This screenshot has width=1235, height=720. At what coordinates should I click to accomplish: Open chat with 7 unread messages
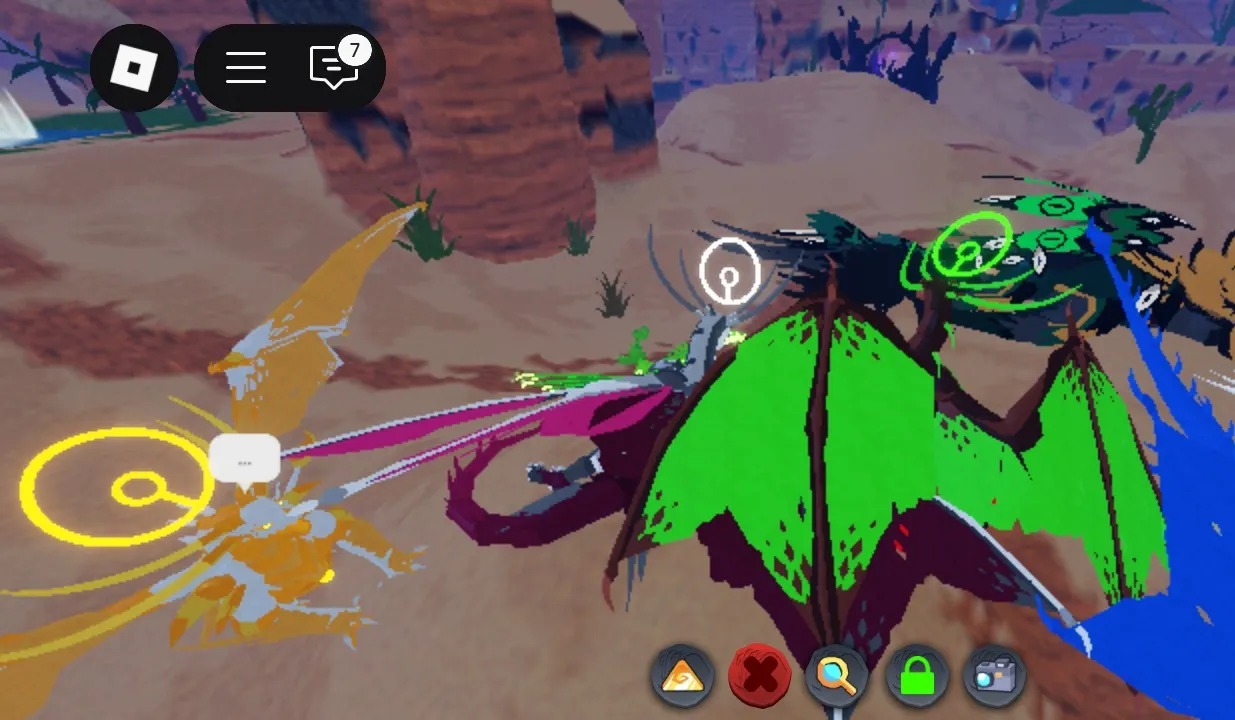[x=334, y=68]
